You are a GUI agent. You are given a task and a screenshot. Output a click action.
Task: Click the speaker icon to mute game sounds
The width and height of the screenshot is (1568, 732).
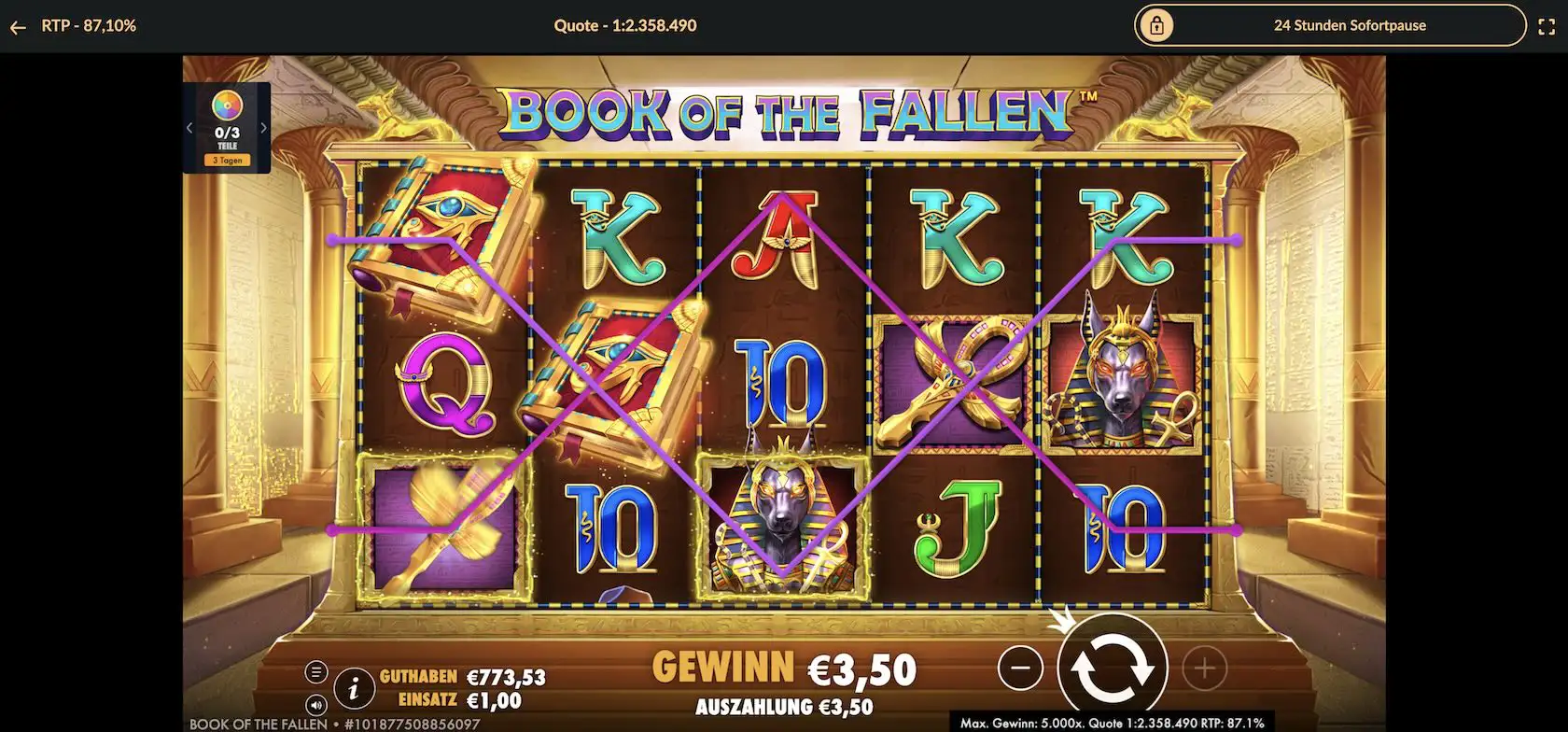click(x=317, y=703)
